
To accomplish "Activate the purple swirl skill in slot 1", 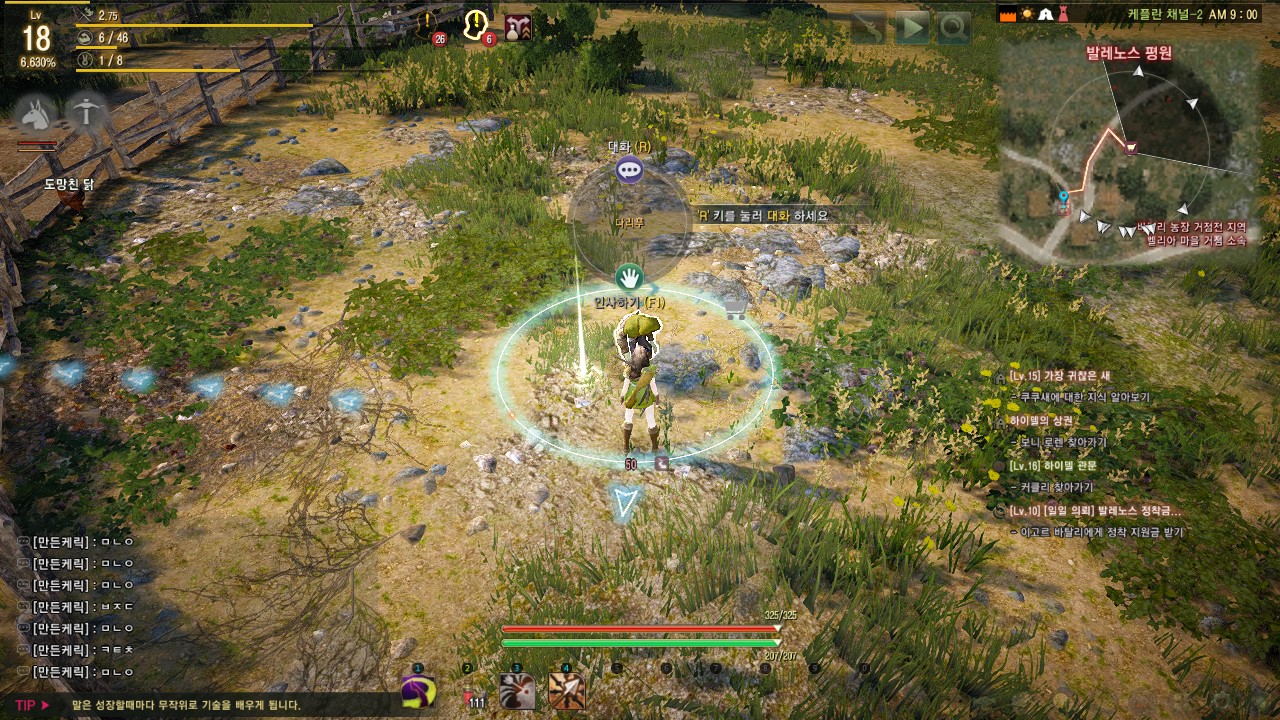I will point(418,691).
